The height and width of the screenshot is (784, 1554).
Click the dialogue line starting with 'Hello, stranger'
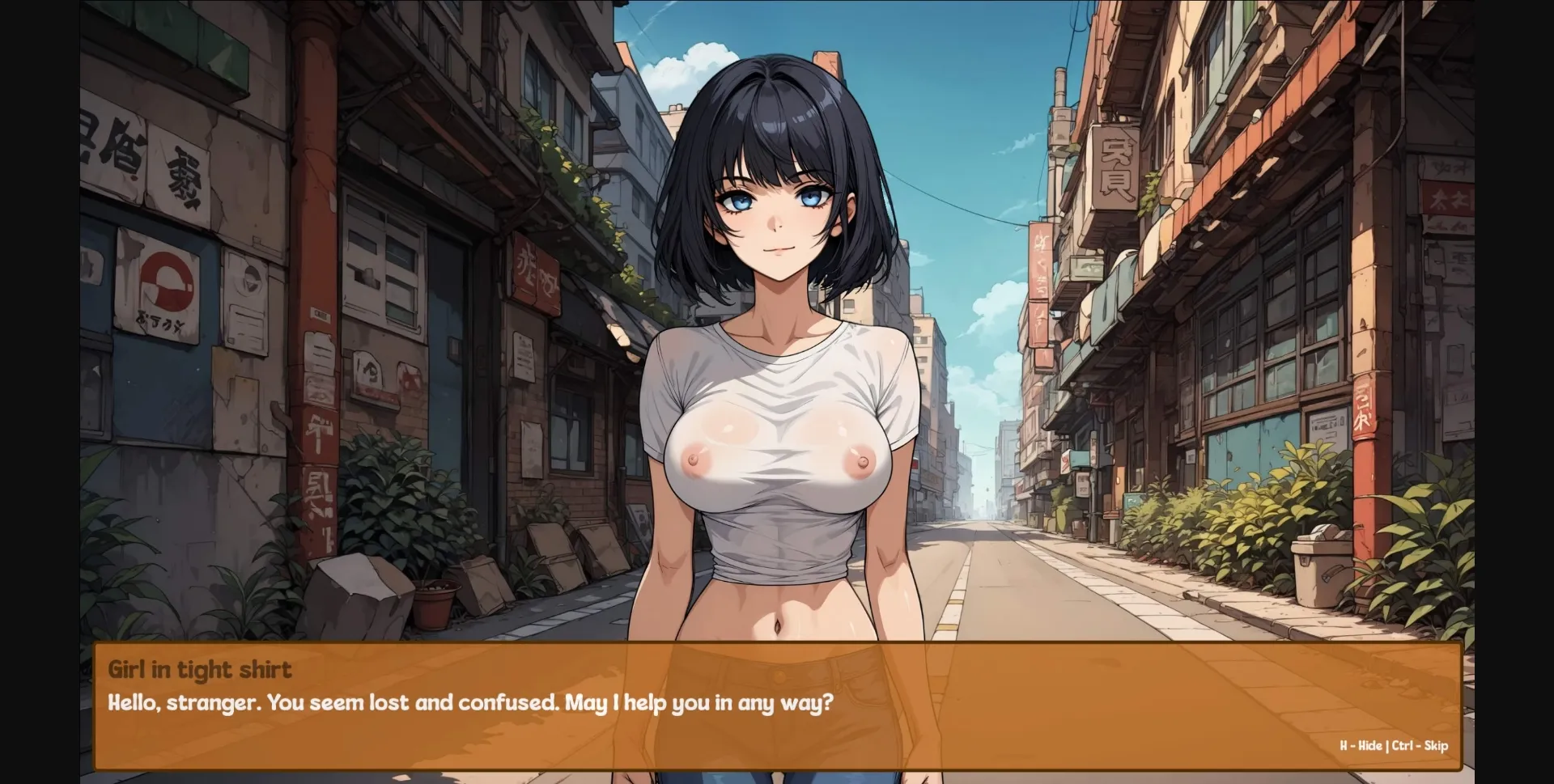[x=469, y=703]
